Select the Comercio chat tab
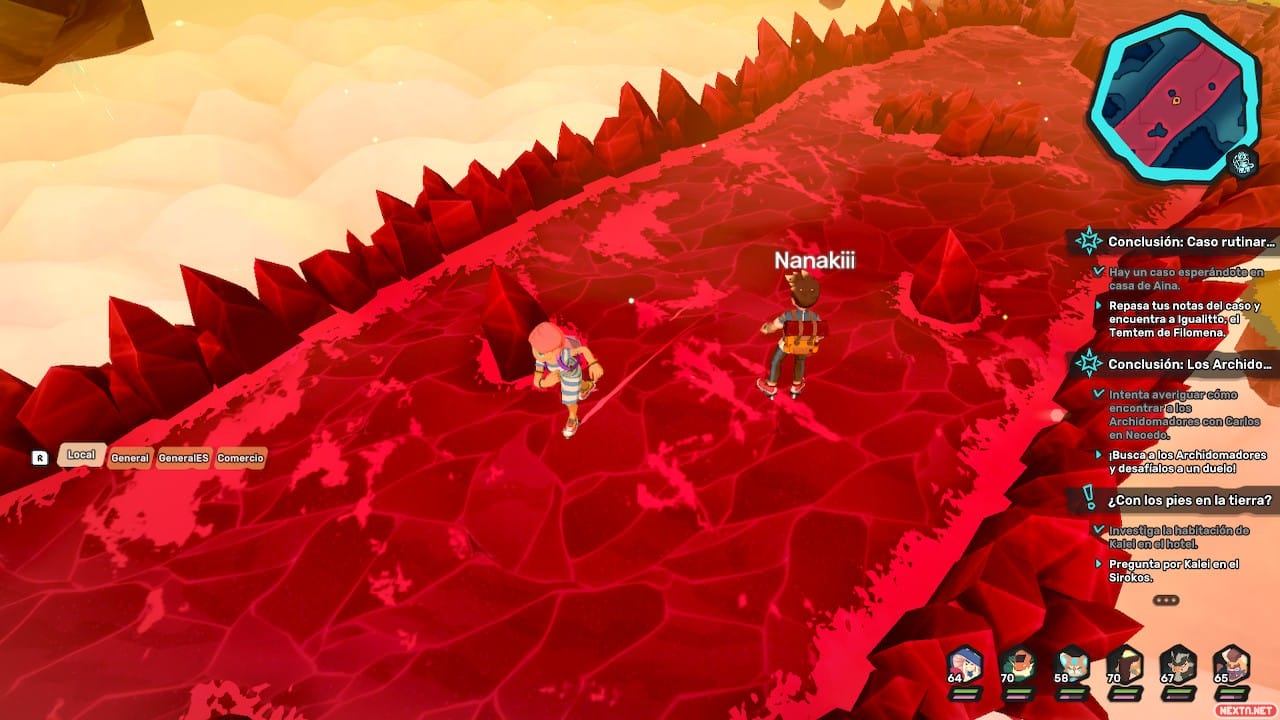The width and height of the screenshot is (1280, 720). 241,458
